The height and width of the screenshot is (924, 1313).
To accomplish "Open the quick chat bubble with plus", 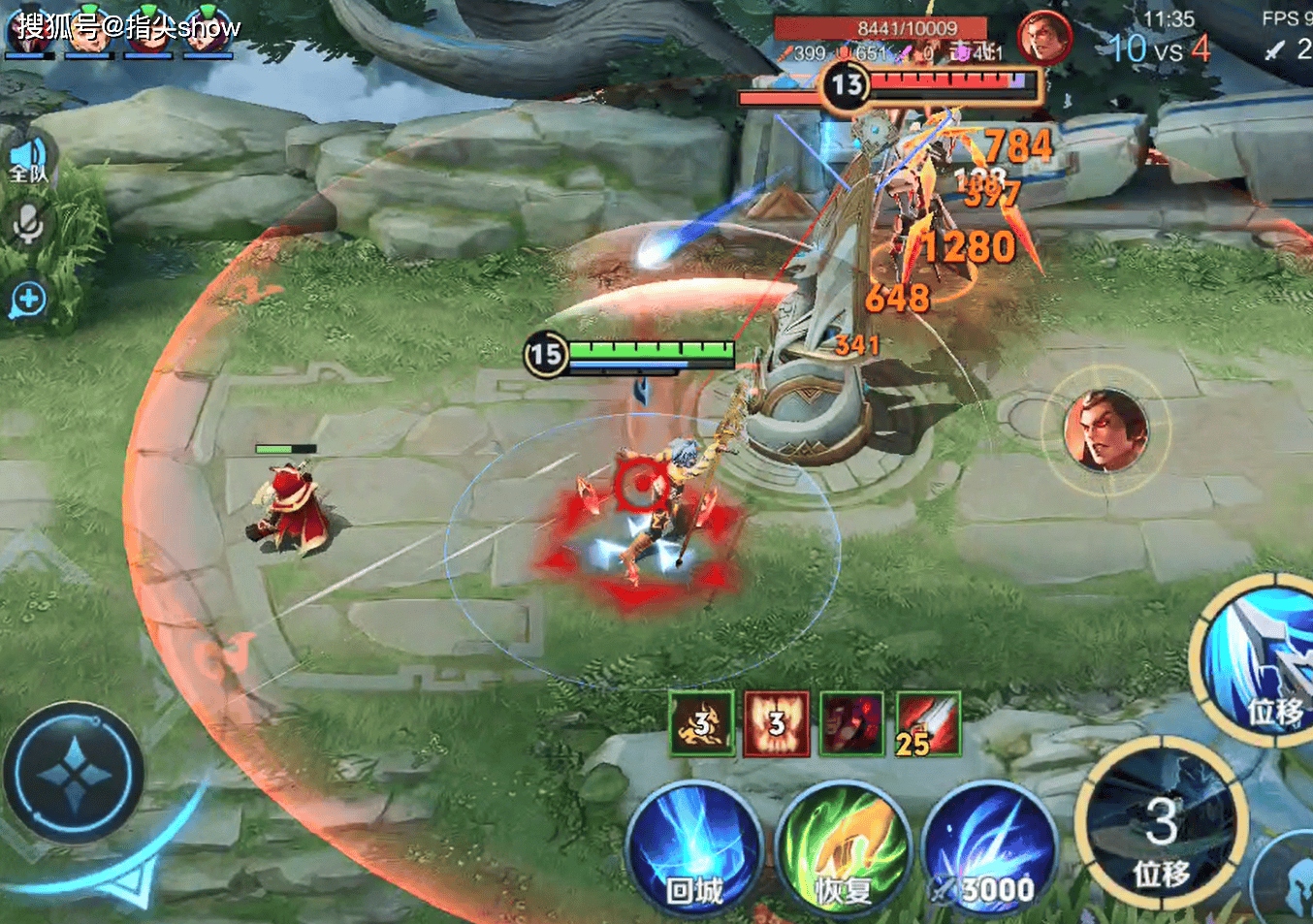I will tap(29, 300).
